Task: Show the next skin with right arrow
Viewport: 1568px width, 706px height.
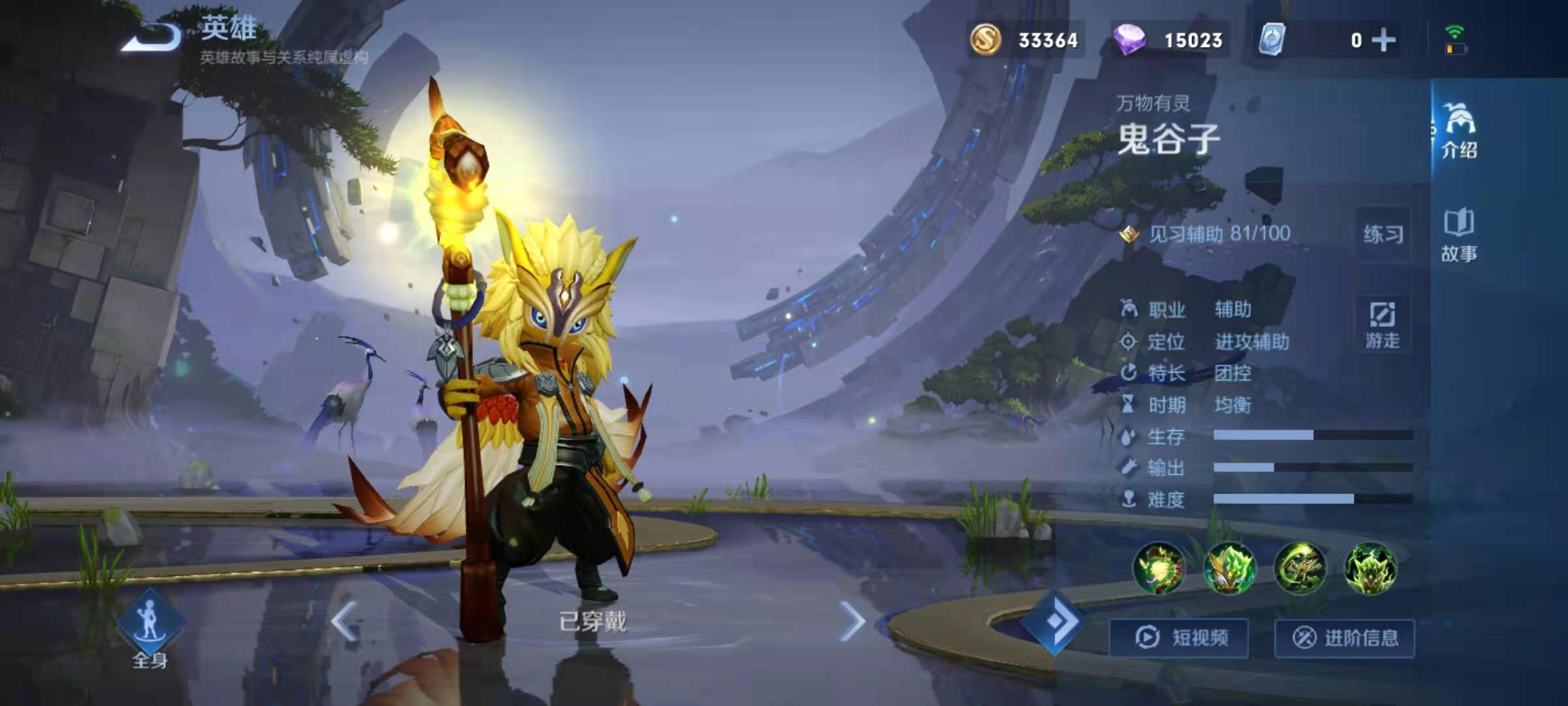Action: [852, 621]
